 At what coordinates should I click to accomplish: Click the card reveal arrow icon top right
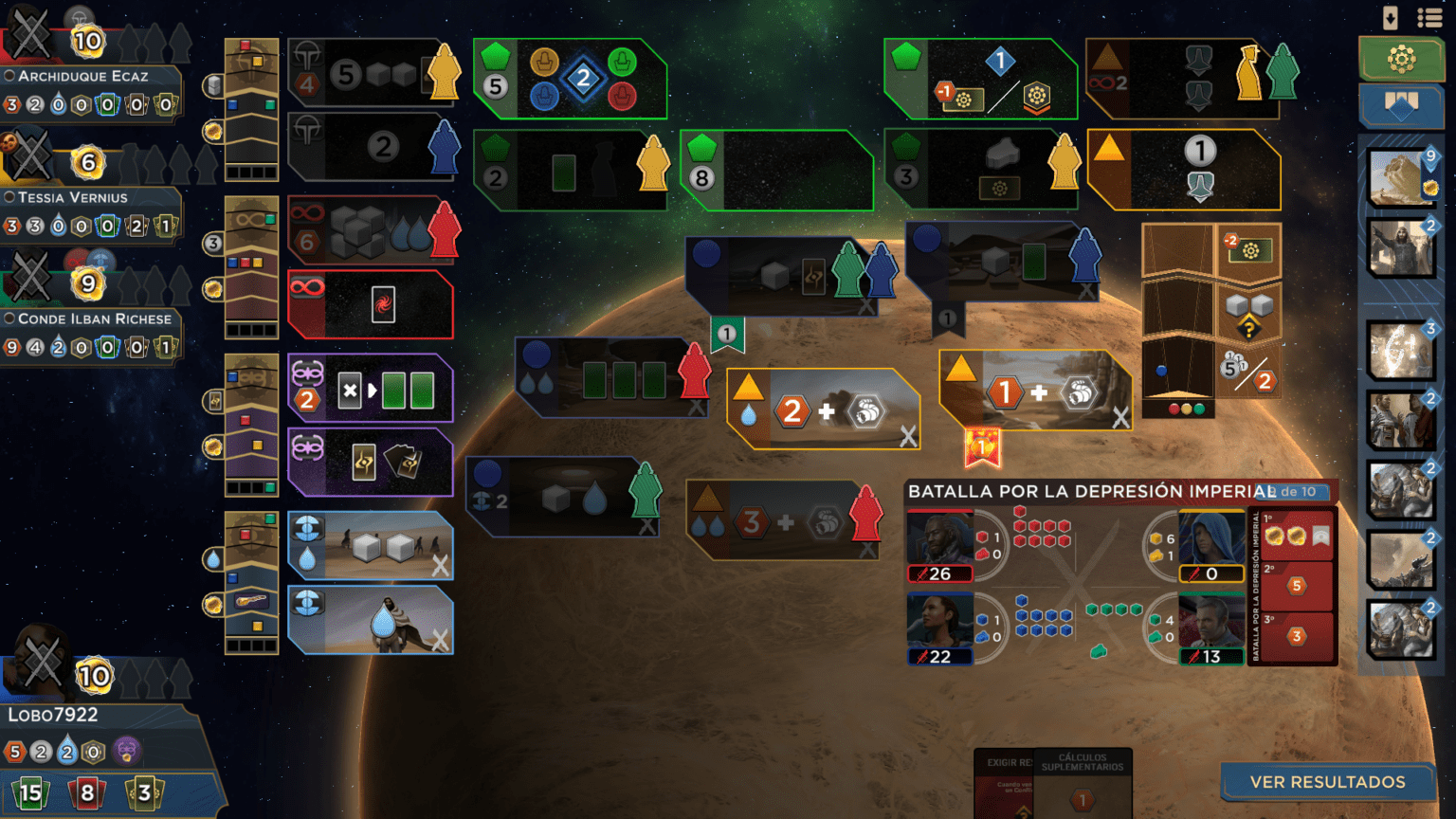coord(1389,17)
